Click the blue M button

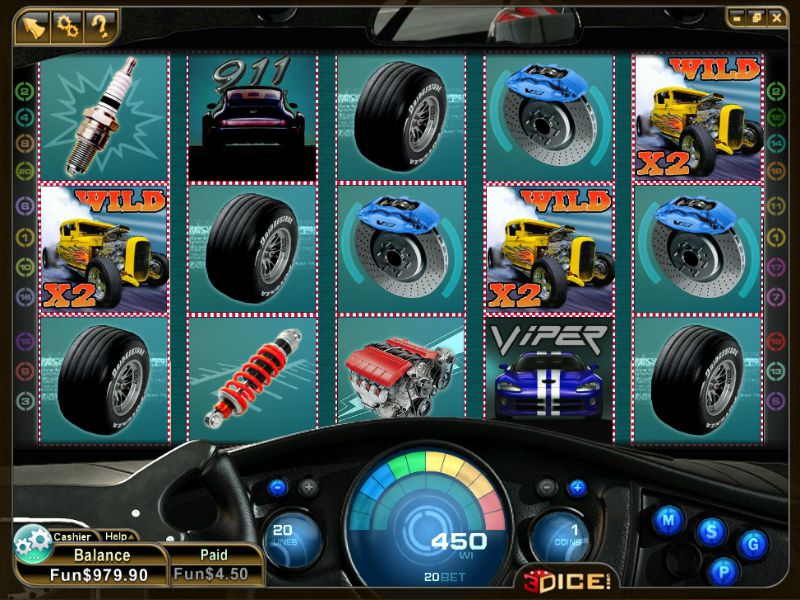click(x=669, y=520)
